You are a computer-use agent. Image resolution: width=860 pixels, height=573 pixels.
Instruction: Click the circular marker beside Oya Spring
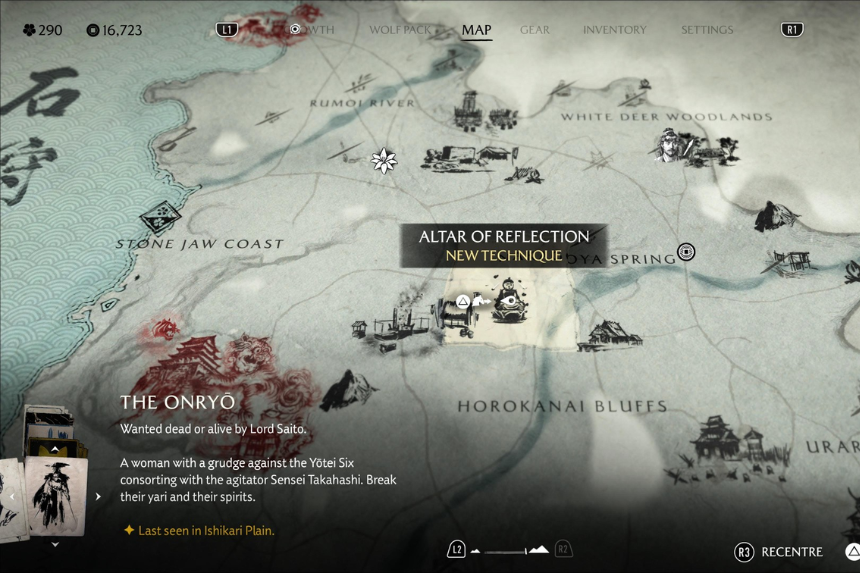click(x=686, y=252)
